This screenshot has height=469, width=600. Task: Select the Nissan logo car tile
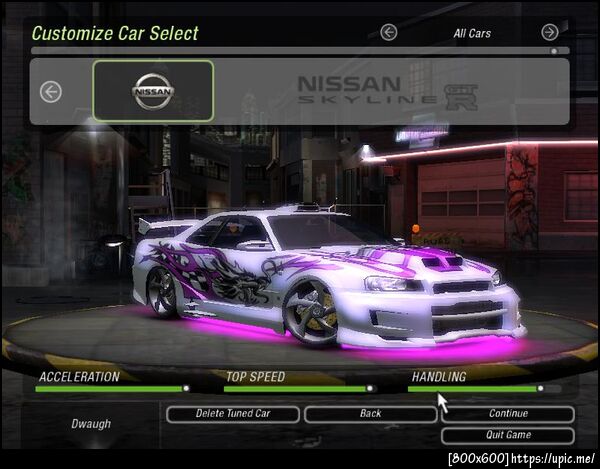(x=153, y=91)
